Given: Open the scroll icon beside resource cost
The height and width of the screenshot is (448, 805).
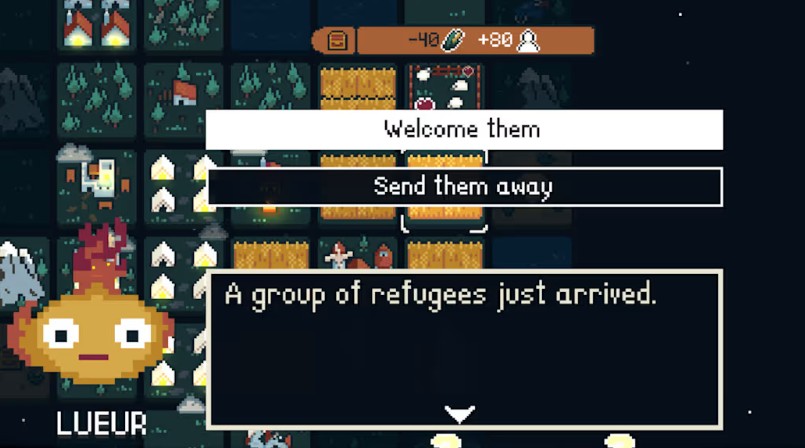Looking at the screenshot, I should click(337, 41).
